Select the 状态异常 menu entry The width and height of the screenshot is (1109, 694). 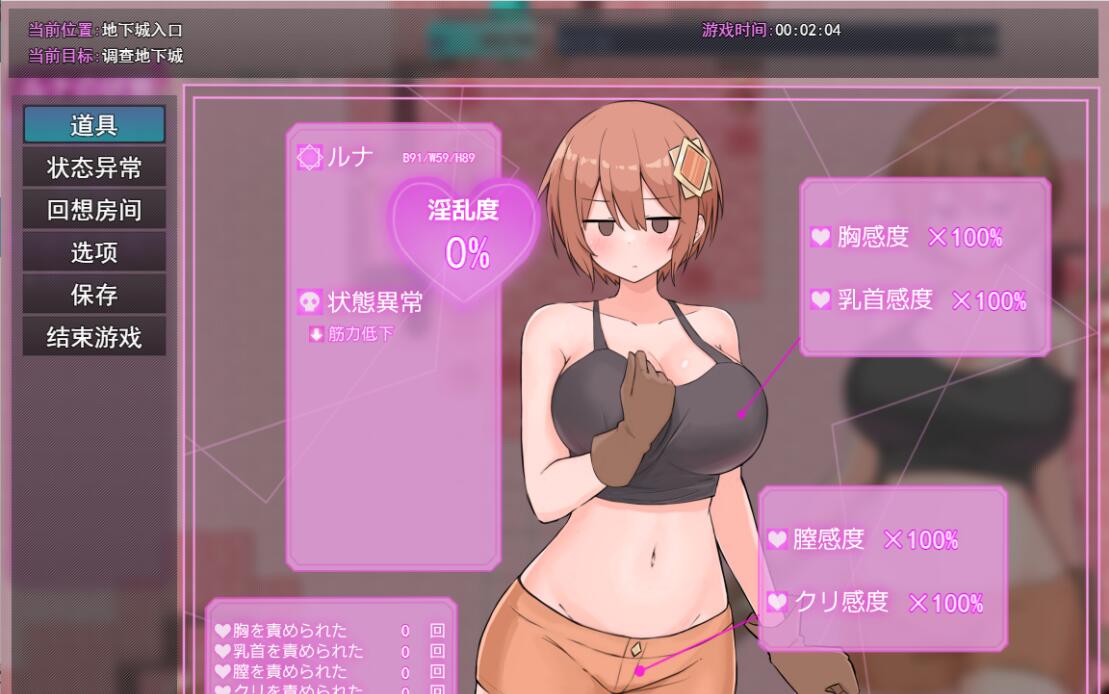[94, 168]
